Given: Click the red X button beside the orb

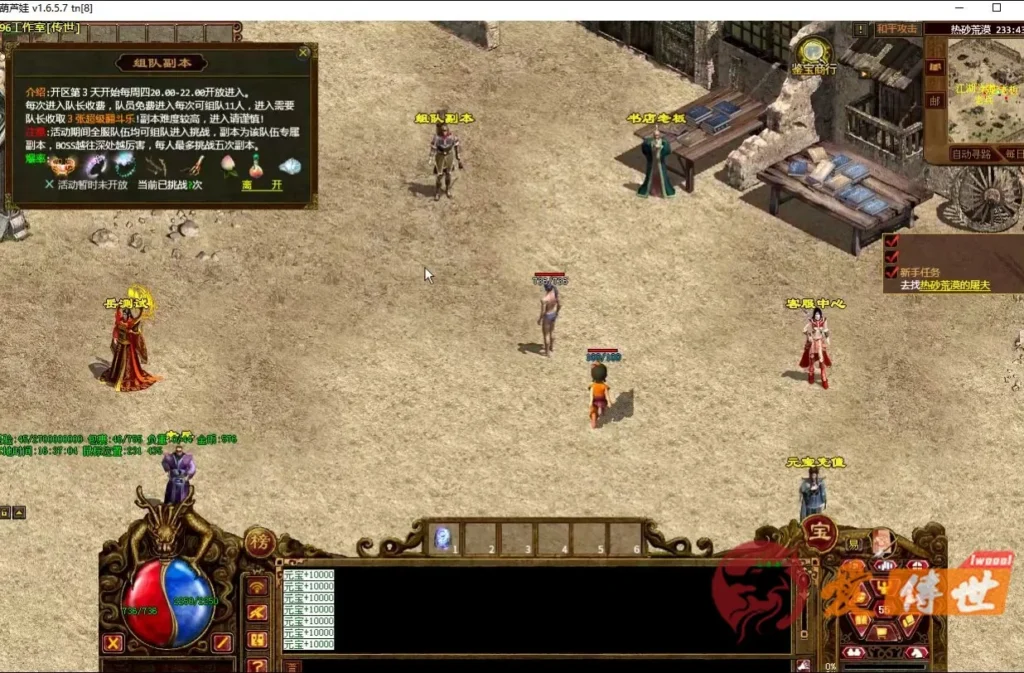Looking at the screenshot, I should 113,643.
